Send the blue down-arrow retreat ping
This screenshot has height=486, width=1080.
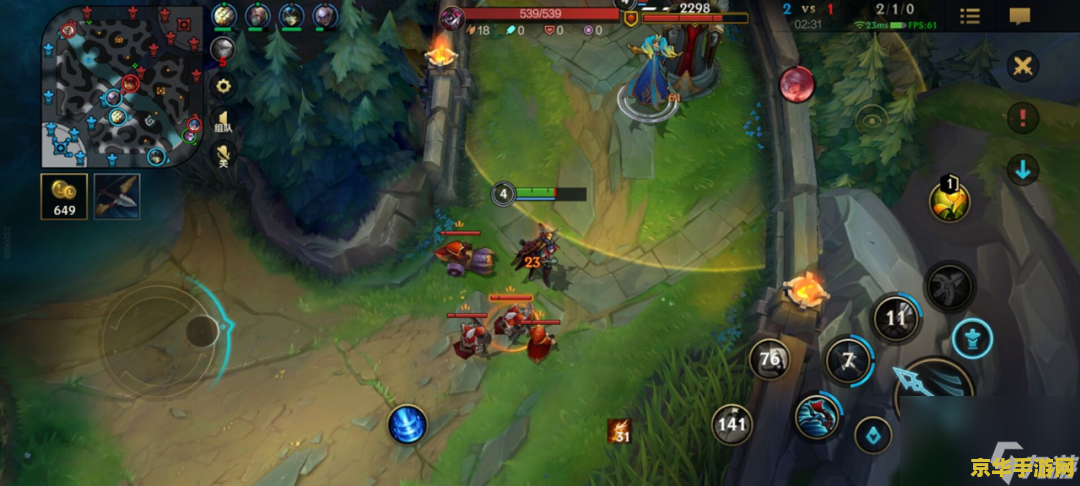point(1022,169)
